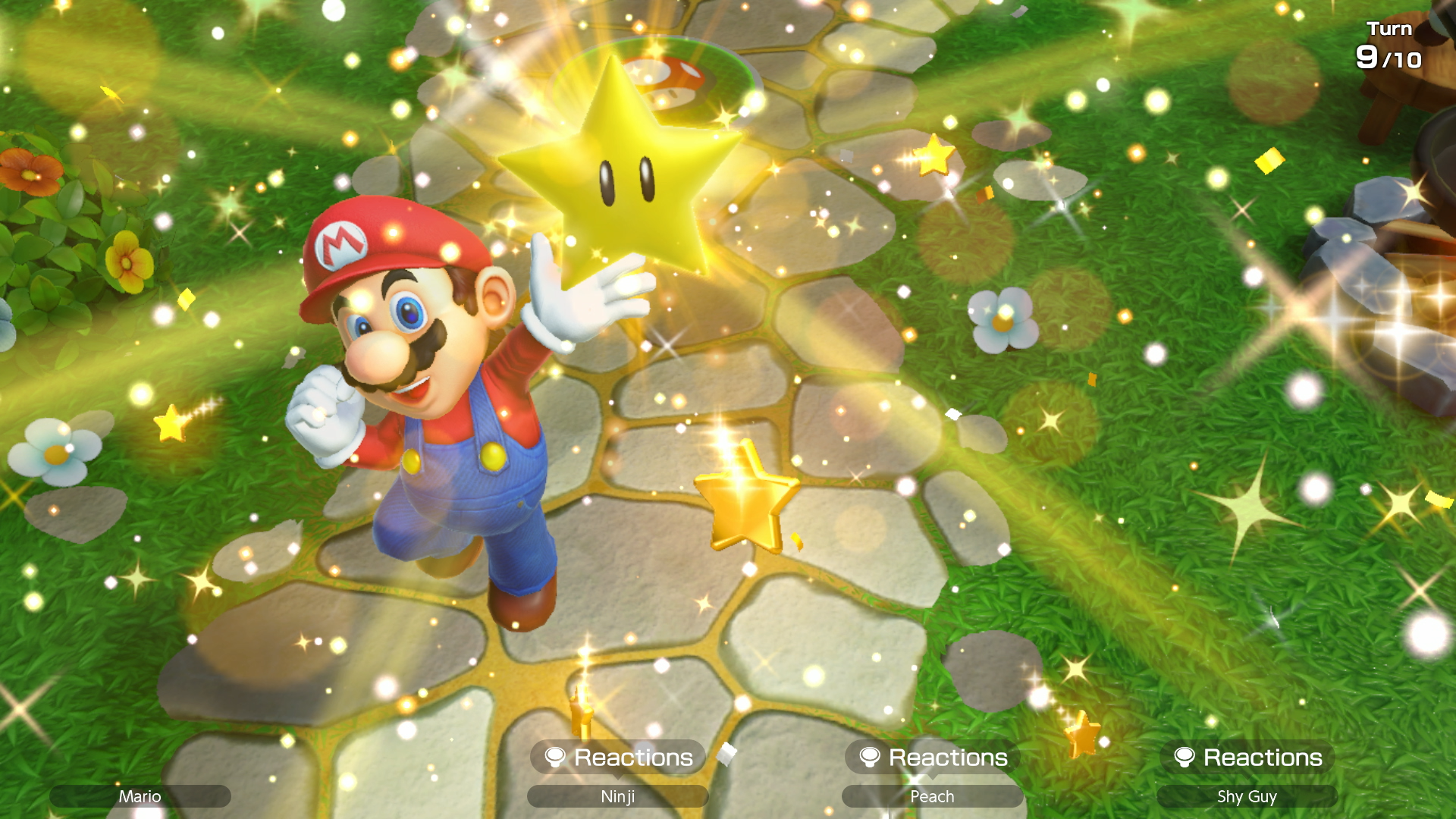Image resolution: width=1456 pixels, height=819 pixels.
Task: Open Shy Guy's Reactions menu
Action: click(1247, 758)
